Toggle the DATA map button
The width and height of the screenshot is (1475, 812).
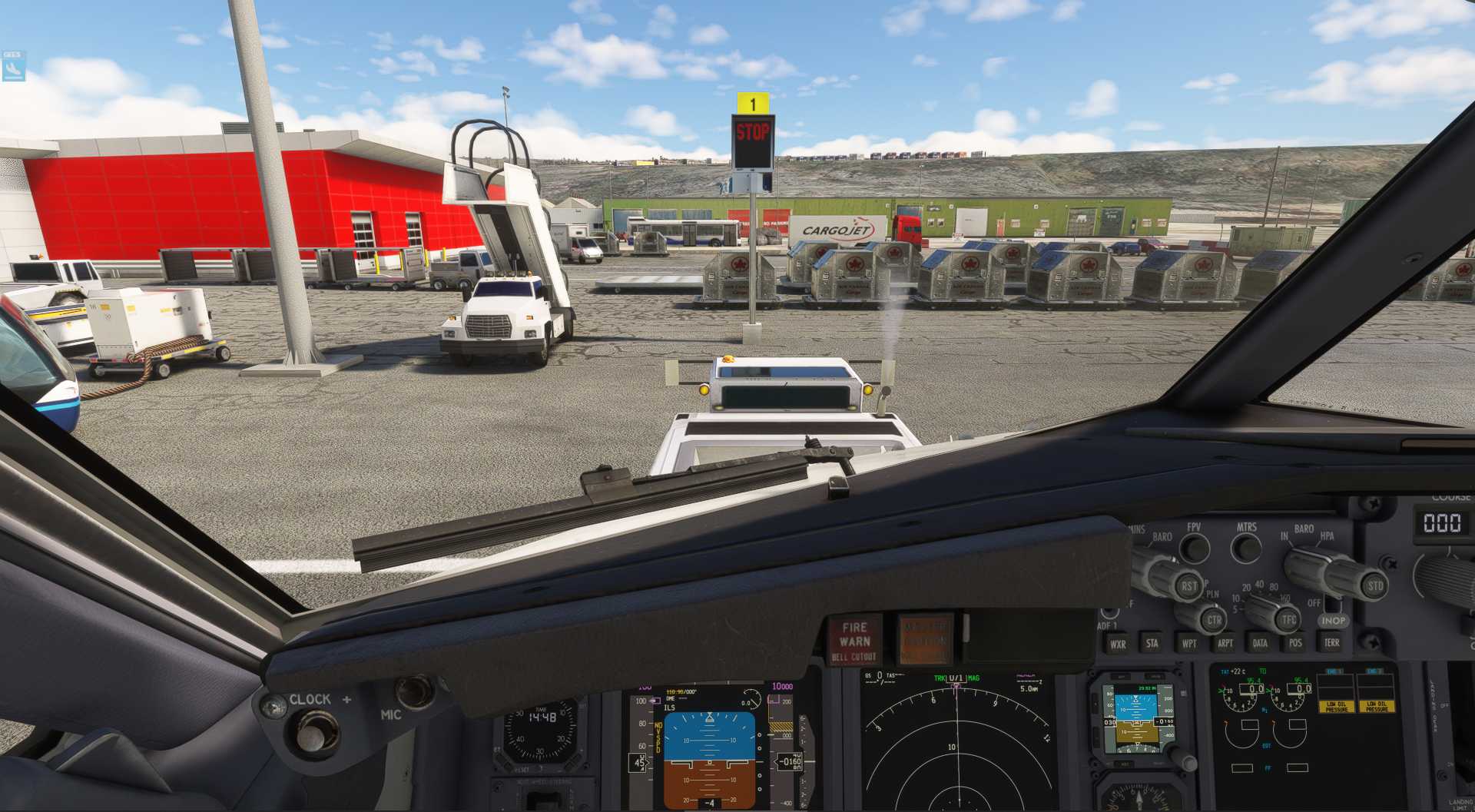tap(1260, 644)
